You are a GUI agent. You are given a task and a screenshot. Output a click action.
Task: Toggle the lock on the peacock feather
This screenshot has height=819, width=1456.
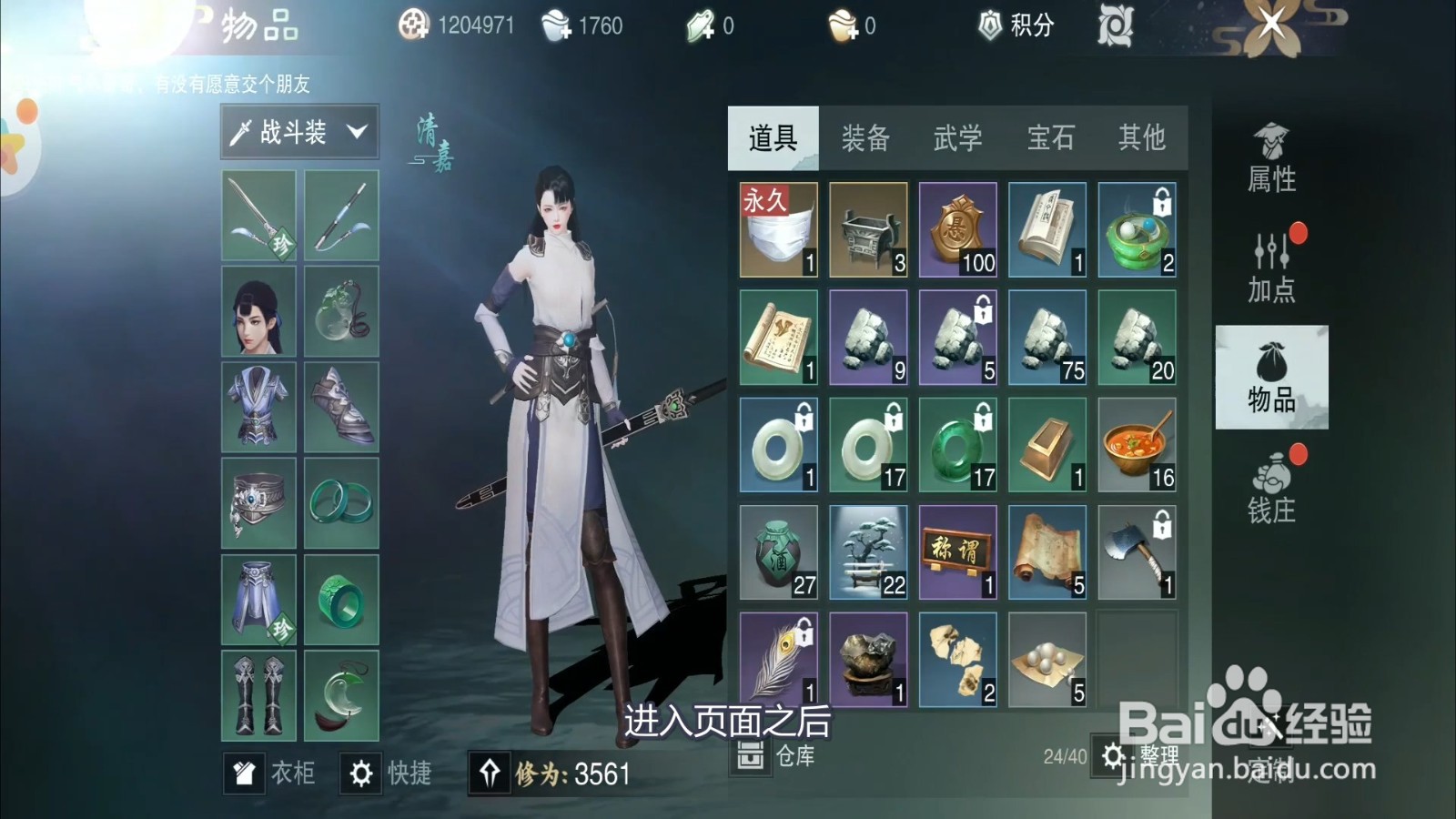click(x=804, y=631)
